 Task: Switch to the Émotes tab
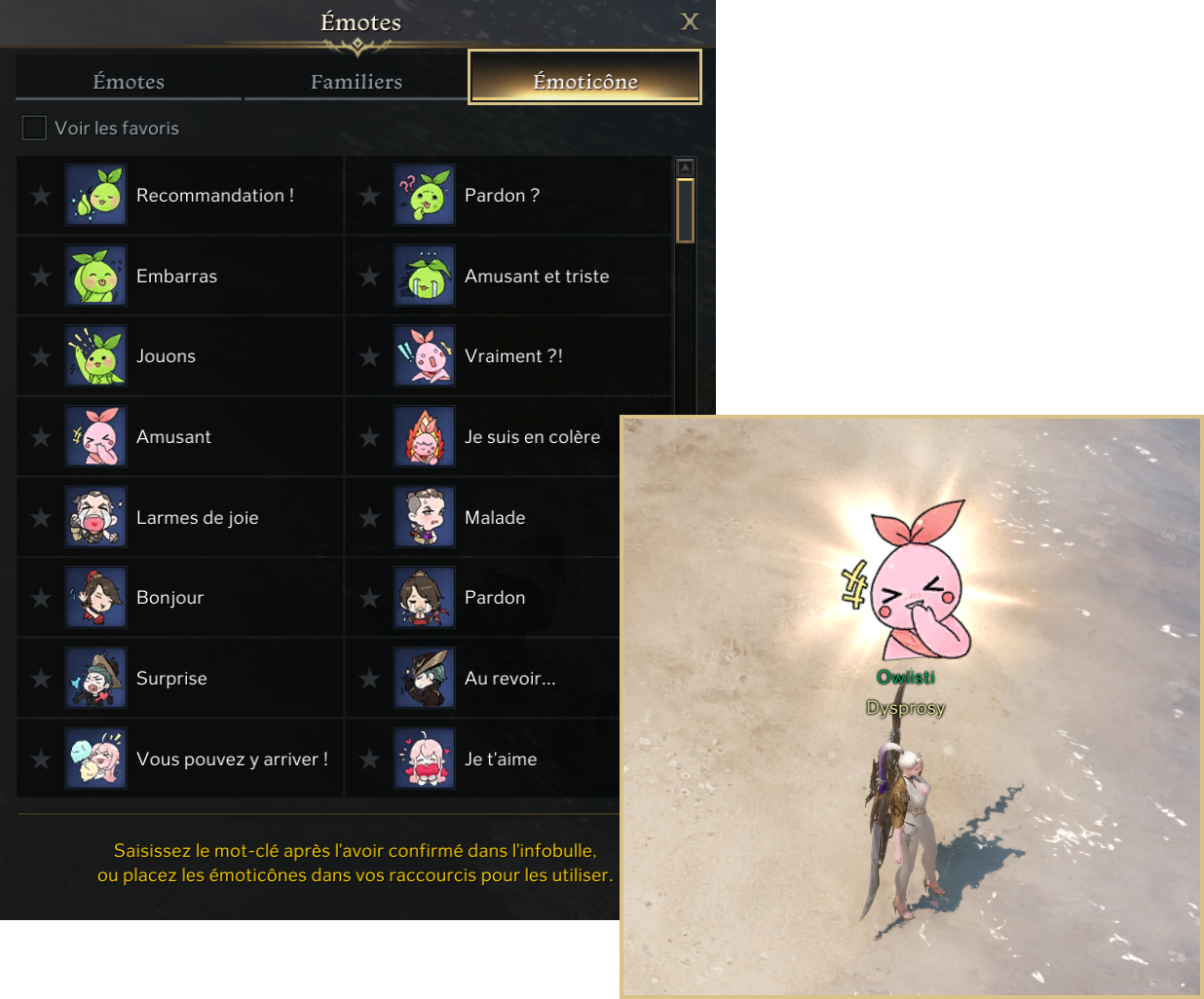(x=129, y=82)
